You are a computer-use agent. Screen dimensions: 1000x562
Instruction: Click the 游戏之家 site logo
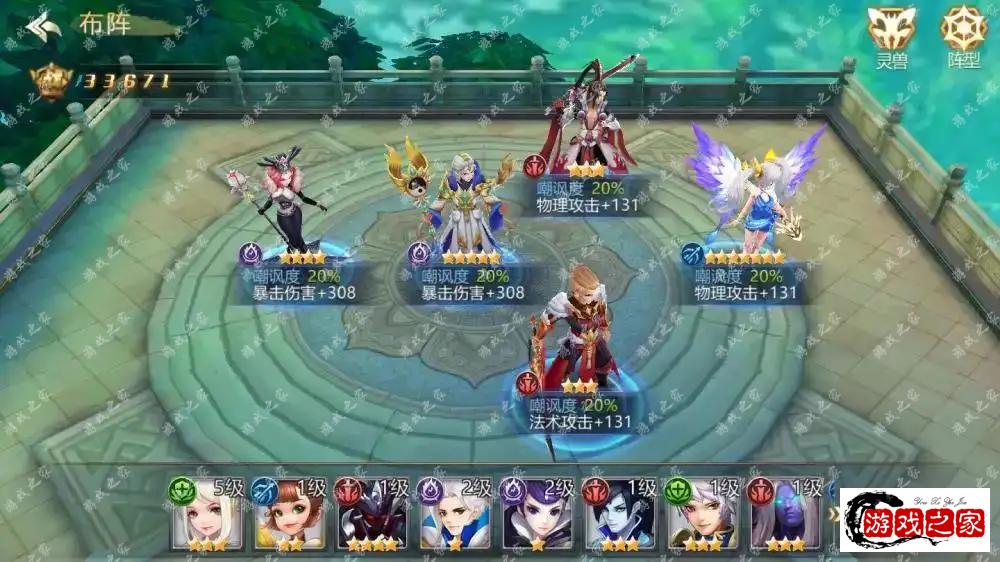[914, 521]
